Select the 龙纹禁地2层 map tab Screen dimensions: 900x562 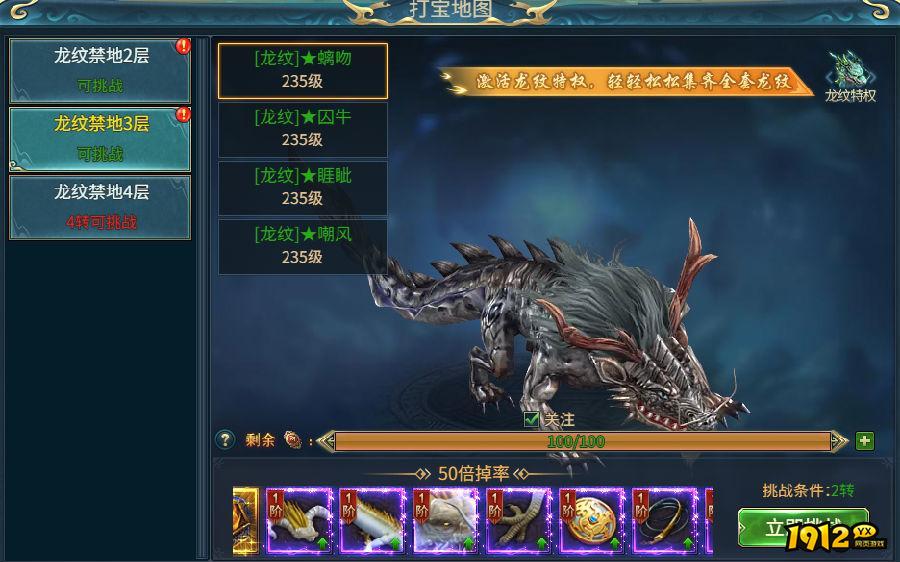(100, 70)
